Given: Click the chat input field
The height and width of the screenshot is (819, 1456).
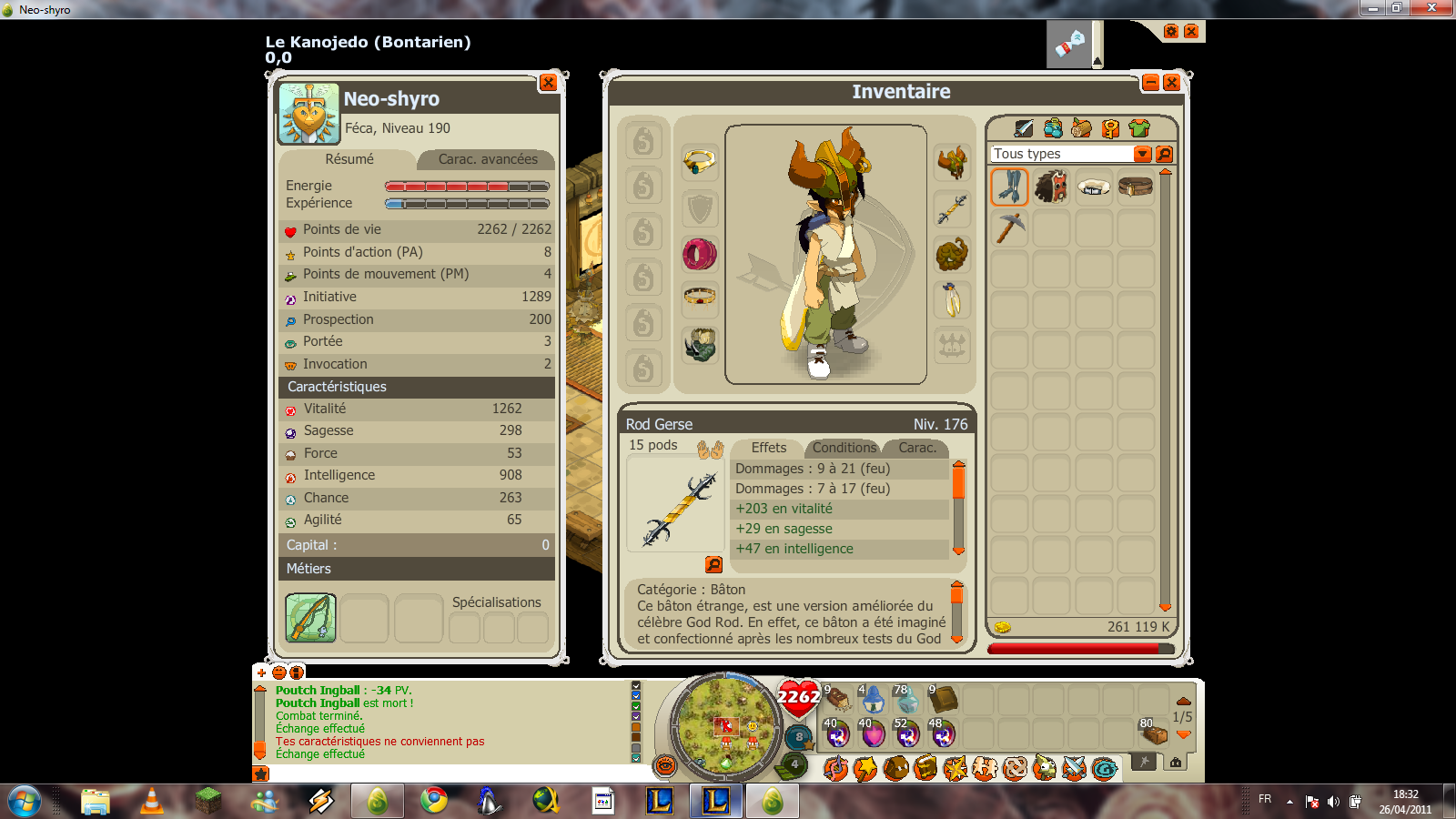Looking at the screenshot, I should [x=446, y=773].
